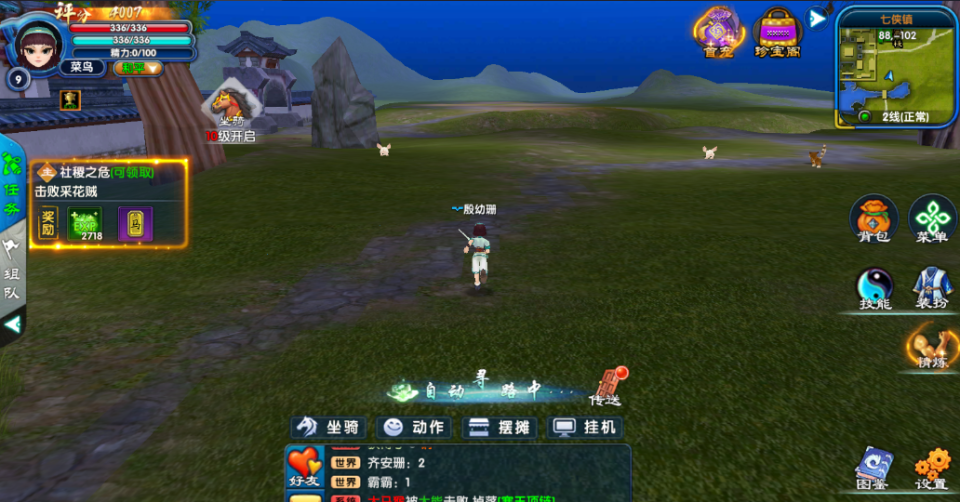Open the 技能 skills panel
Viewport: 960px width, 502px height.
pyautogui.click(x=874, y=288)
